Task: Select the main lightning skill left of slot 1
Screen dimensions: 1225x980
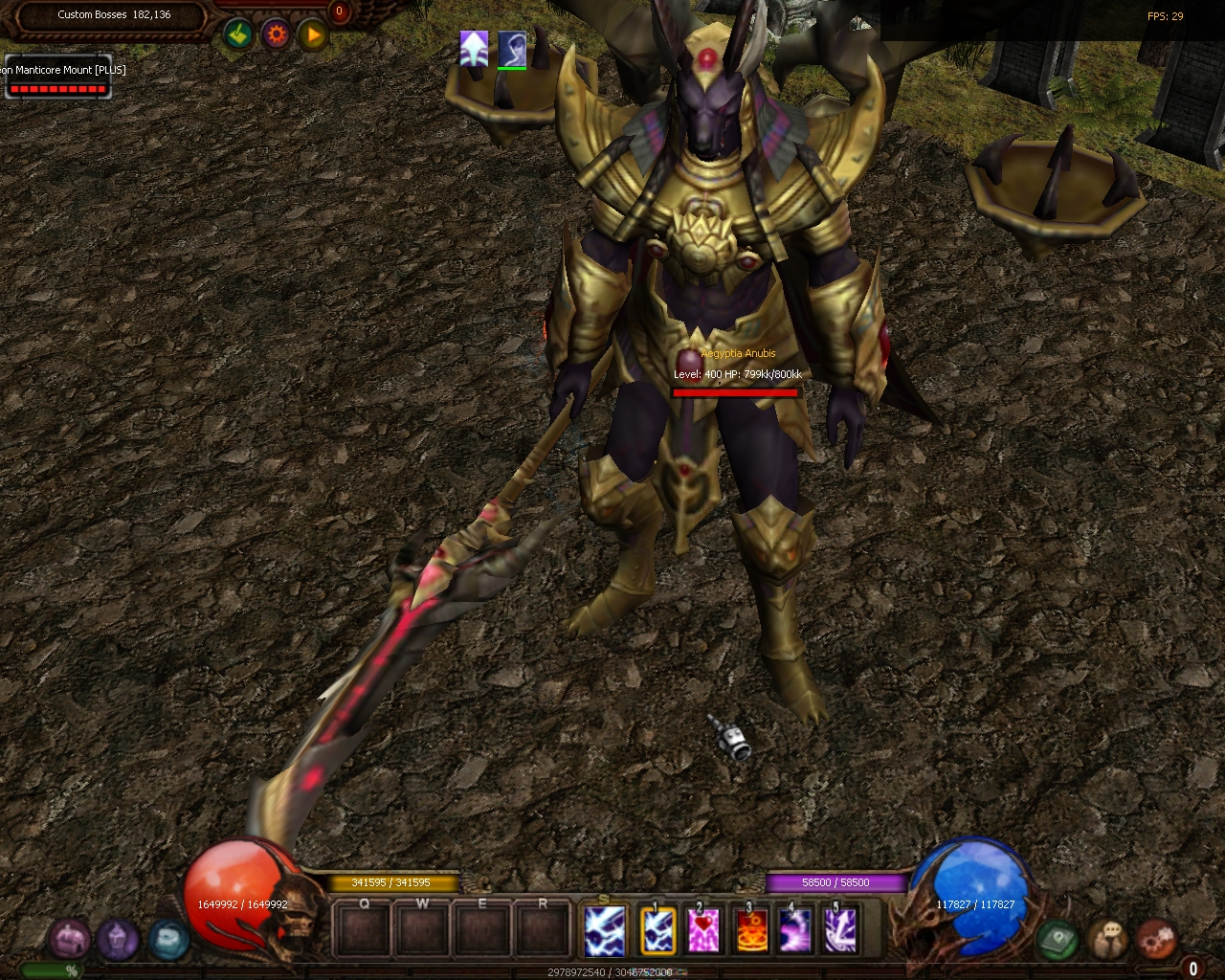Action: pos(605,930)
